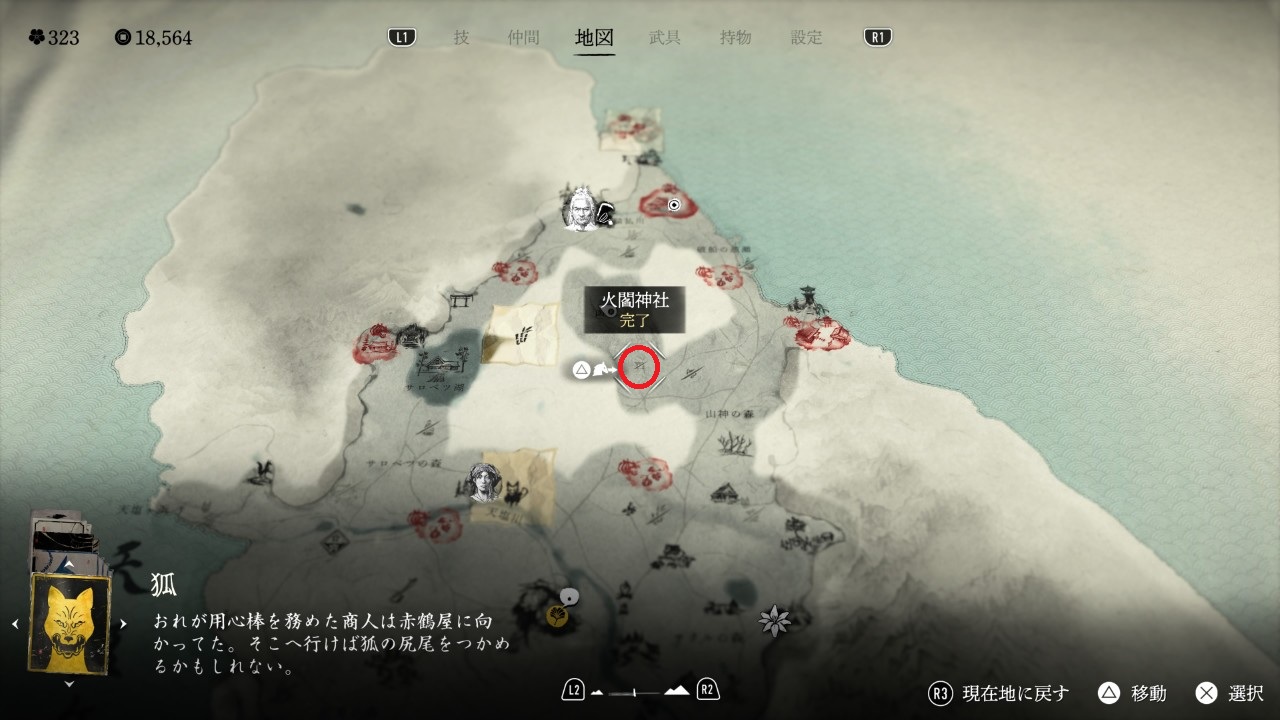Viewport: 1280px width, 720px height.
Task: Open the 持物 inventory tab
Action: [x=736, y=38]
